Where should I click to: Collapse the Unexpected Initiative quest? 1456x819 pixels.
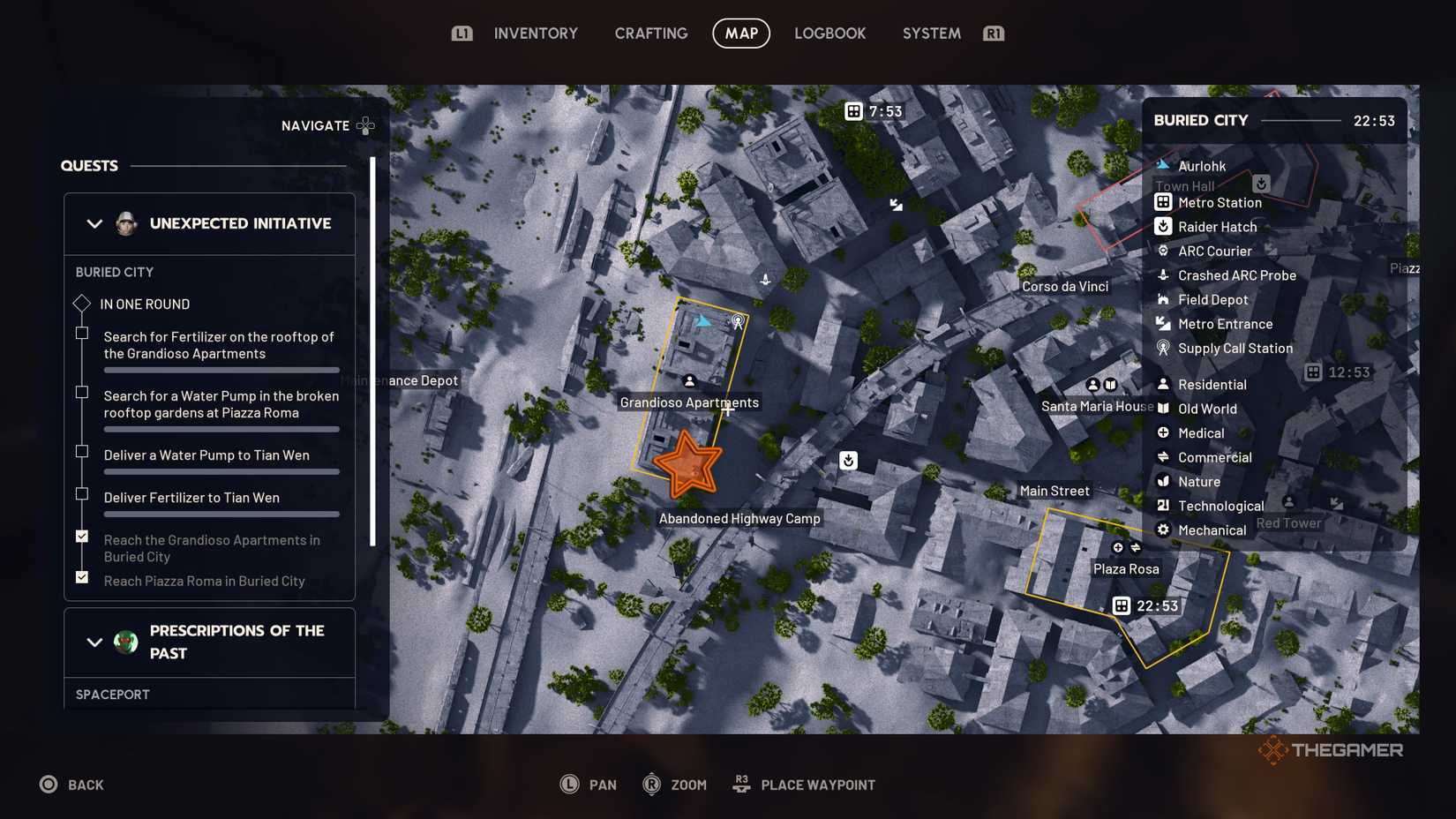(x=94, y=223)
